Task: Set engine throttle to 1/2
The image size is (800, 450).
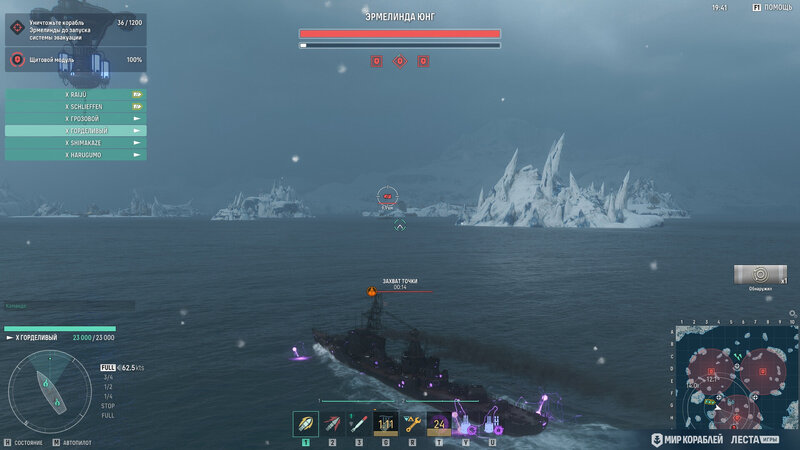Action: (107, 386)
